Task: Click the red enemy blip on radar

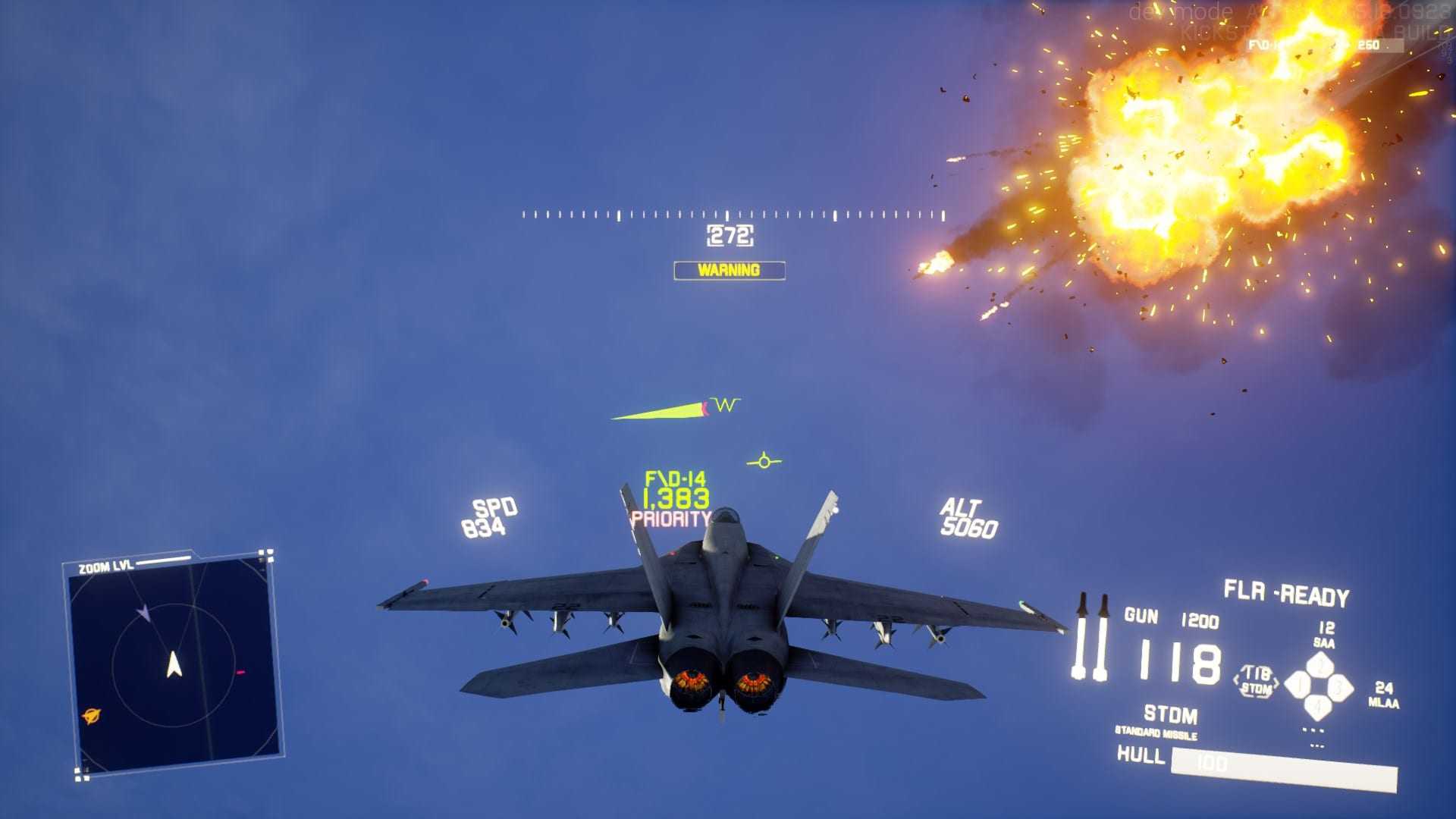Action: (x=240, y=672)
